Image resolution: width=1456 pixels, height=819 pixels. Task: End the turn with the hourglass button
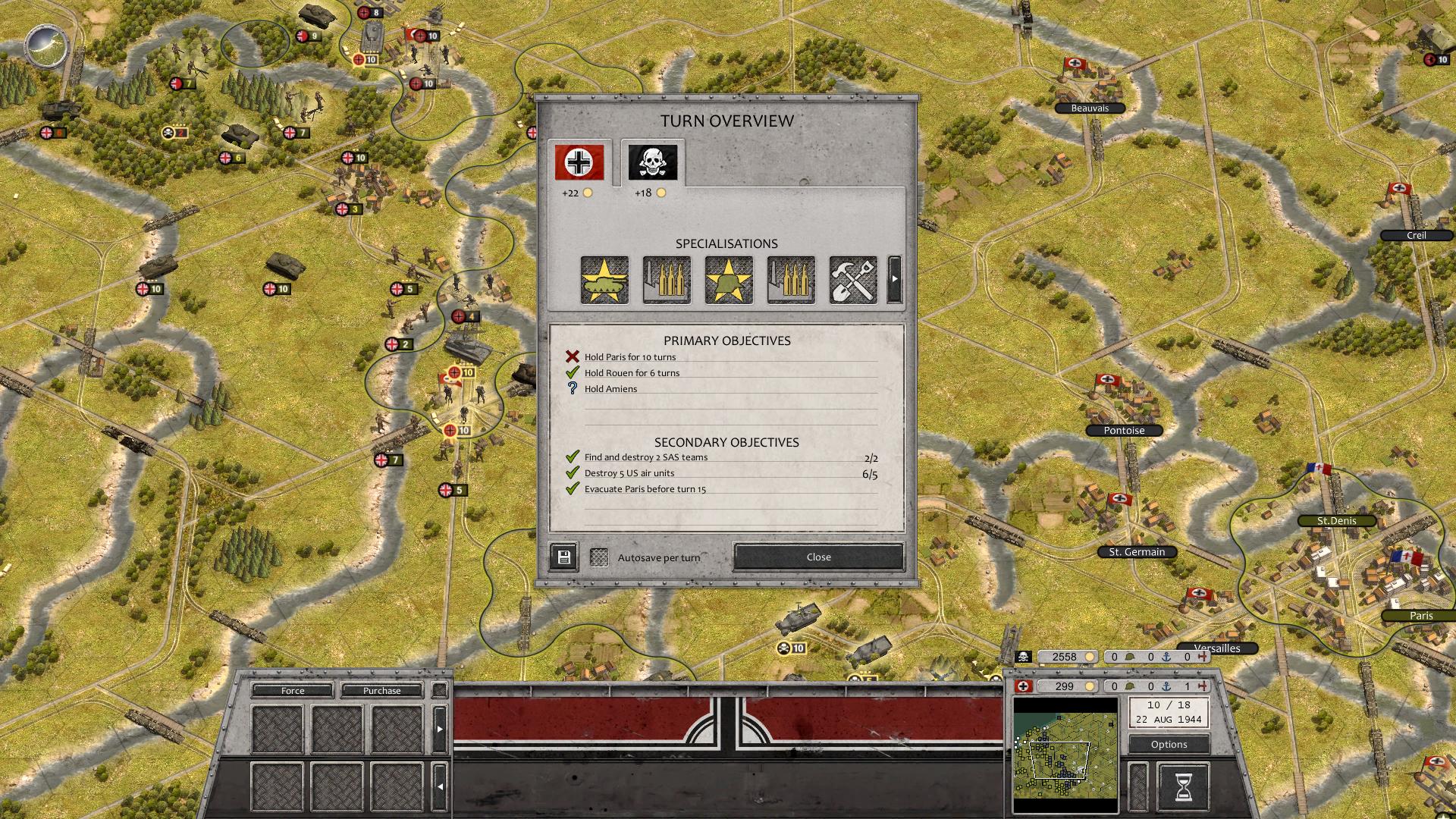[x=1183, y=787]
